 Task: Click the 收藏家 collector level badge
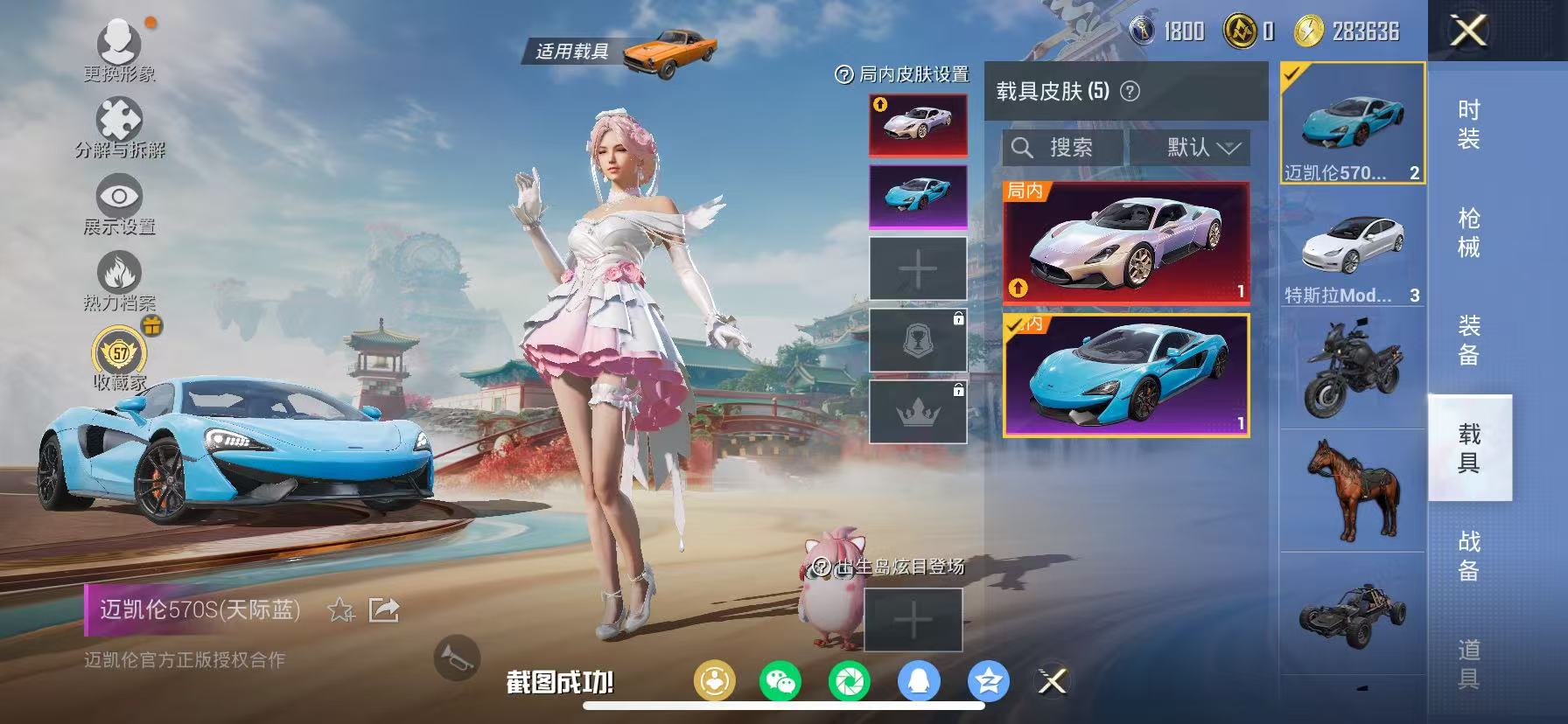click(x=120, y=350)
